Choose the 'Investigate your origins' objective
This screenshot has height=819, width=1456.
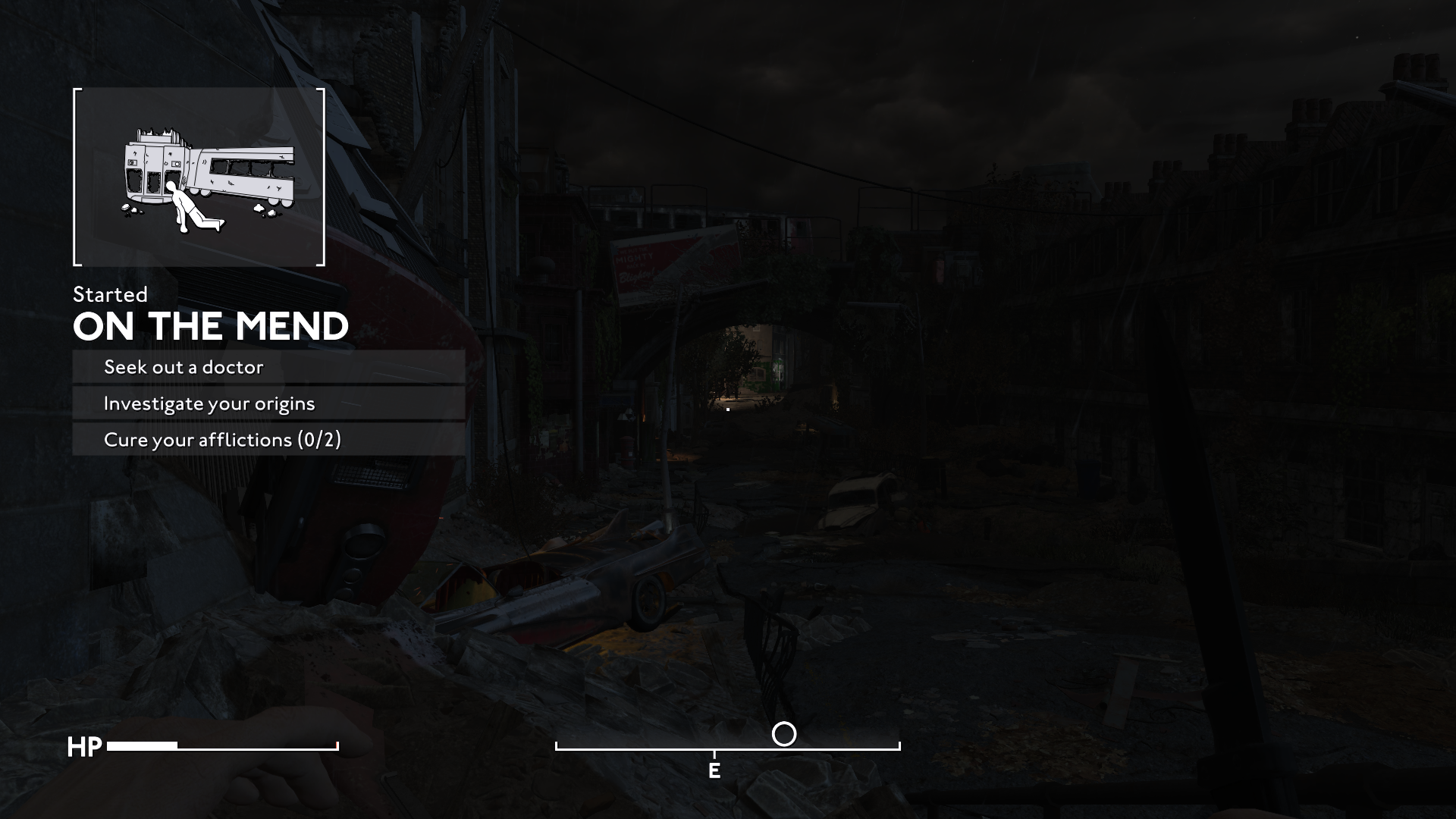click(x=268, y=403)
